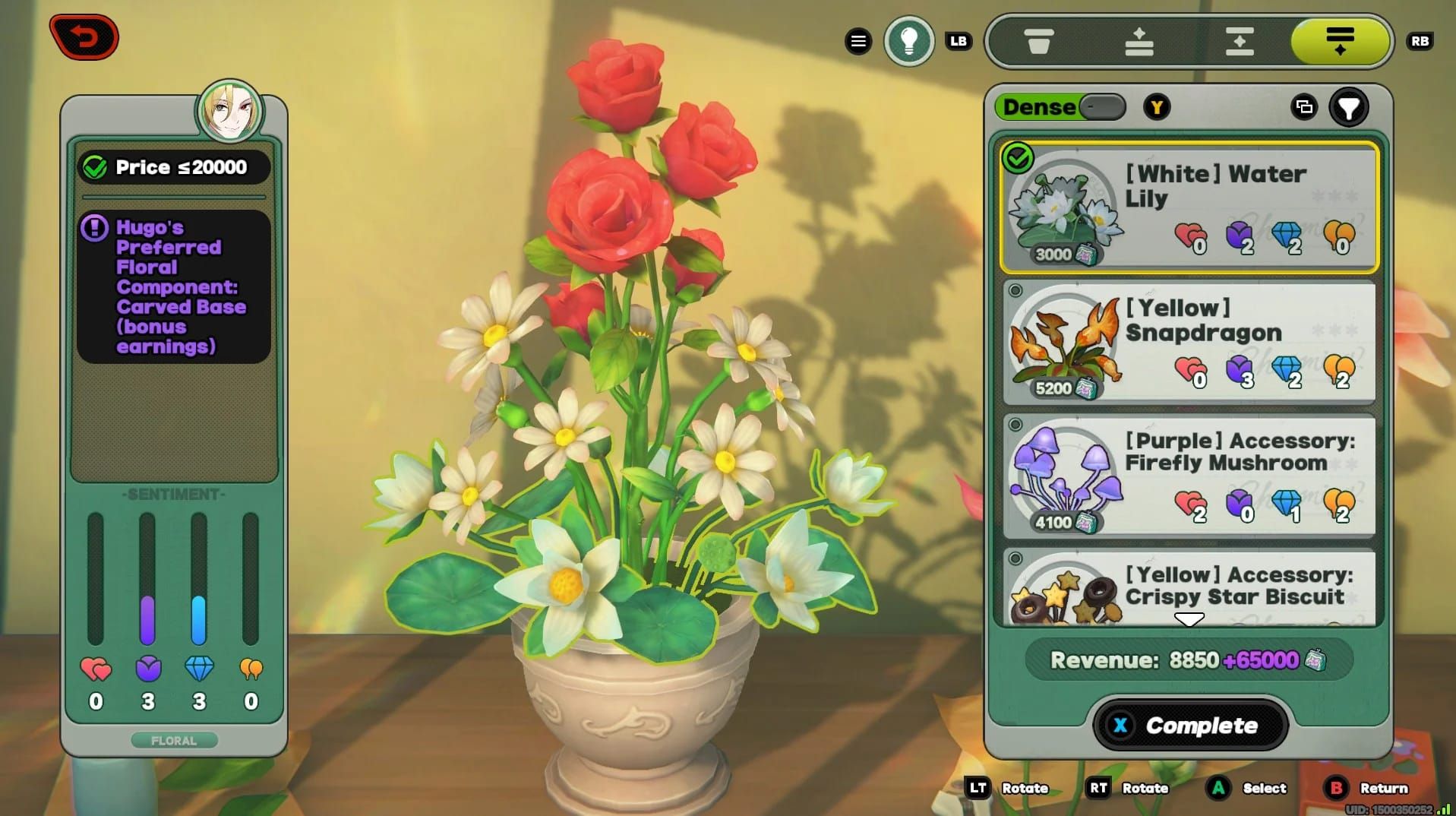
Task: Switch to the flower pot tab
Action: [x=1038, y=41]
